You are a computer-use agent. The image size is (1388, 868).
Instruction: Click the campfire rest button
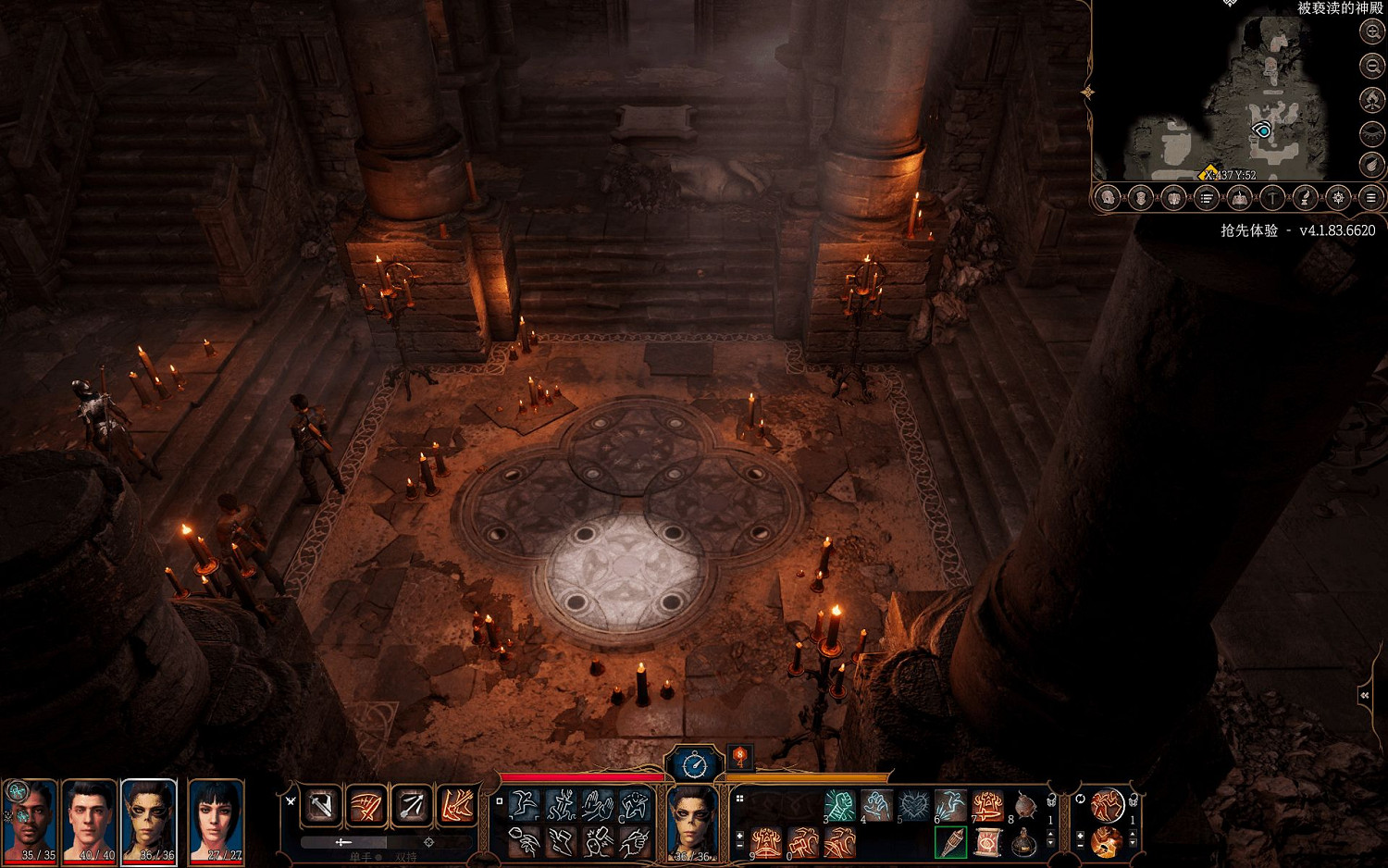click(x=1371, y=99)
